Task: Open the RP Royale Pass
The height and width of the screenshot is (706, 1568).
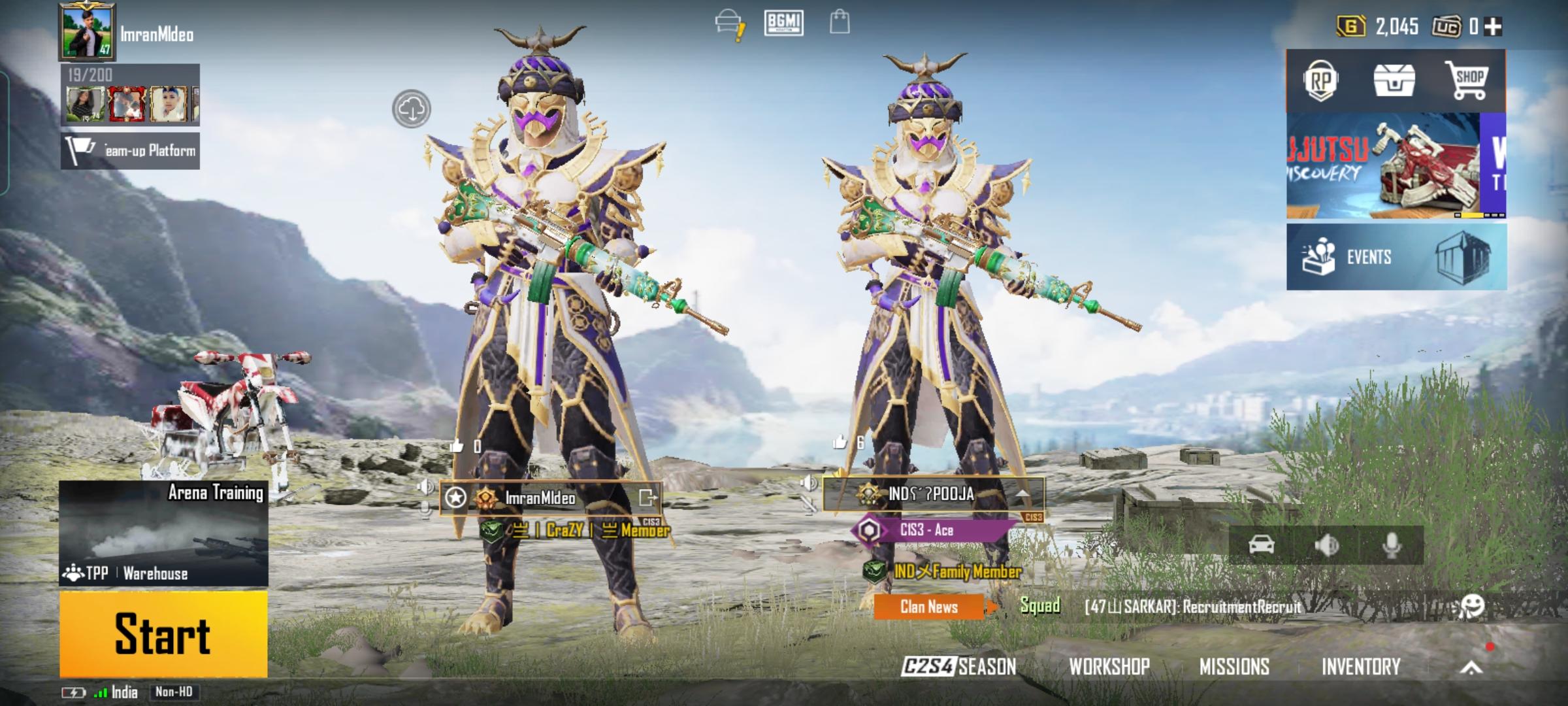Action: (1320, 81)
